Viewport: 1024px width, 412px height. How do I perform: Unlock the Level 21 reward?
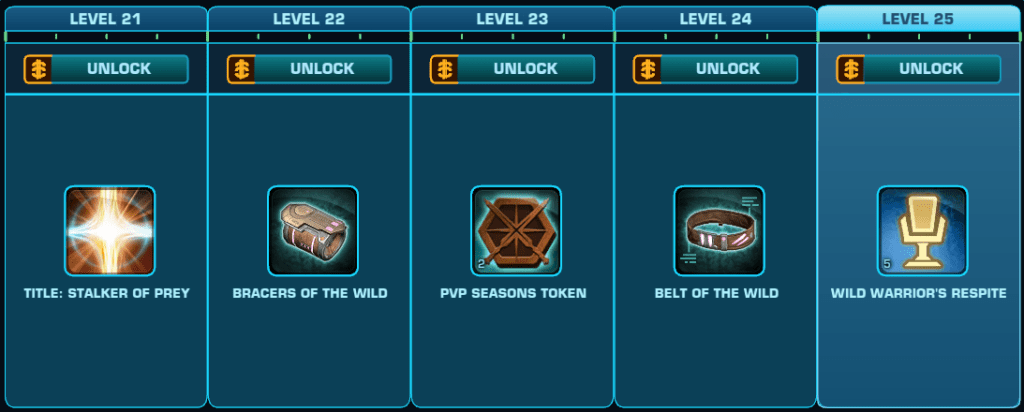tap(106, 69)
